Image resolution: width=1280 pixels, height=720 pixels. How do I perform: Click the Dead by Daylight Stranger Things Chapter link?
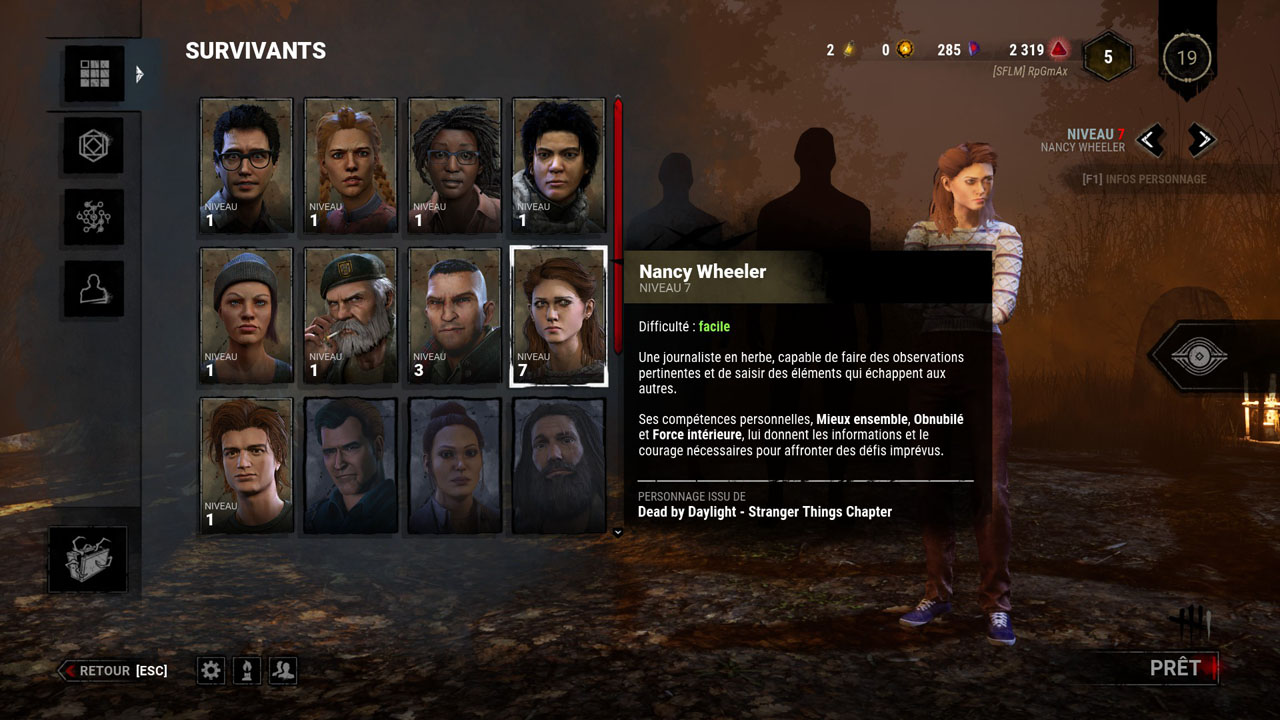tap(765, 511)
